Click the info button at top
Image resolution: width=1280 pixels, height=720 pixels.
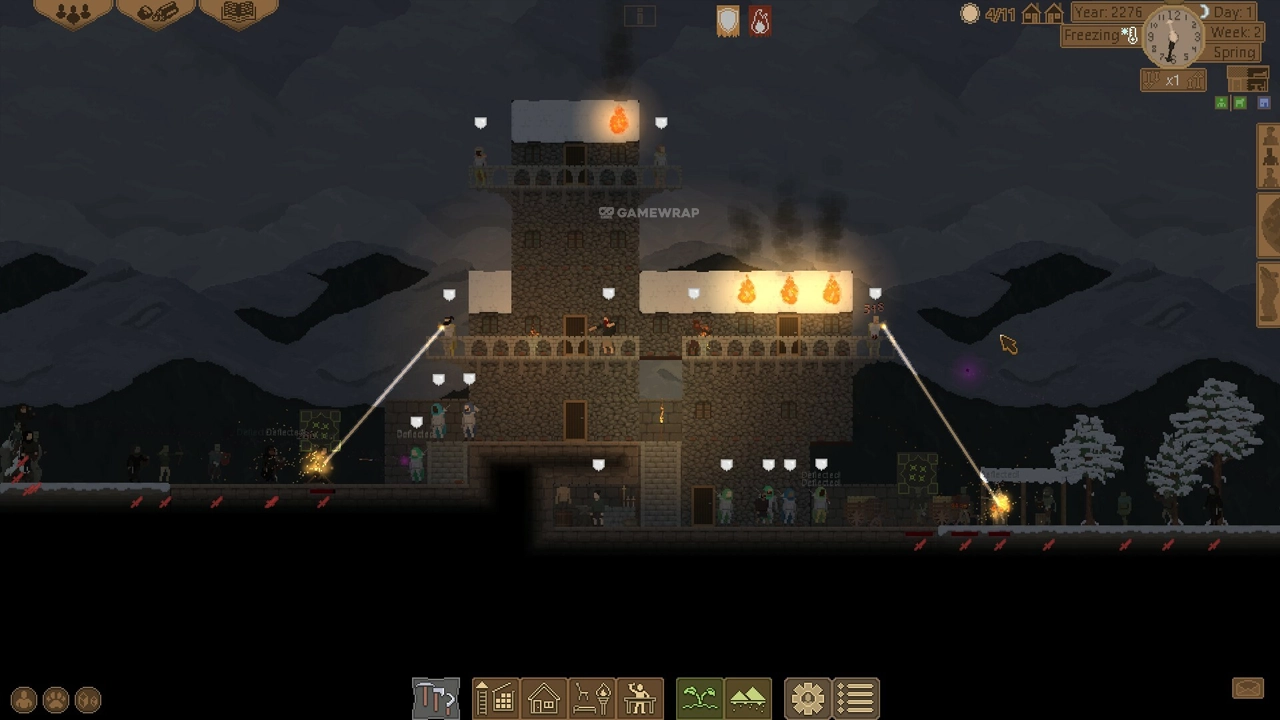639,16
